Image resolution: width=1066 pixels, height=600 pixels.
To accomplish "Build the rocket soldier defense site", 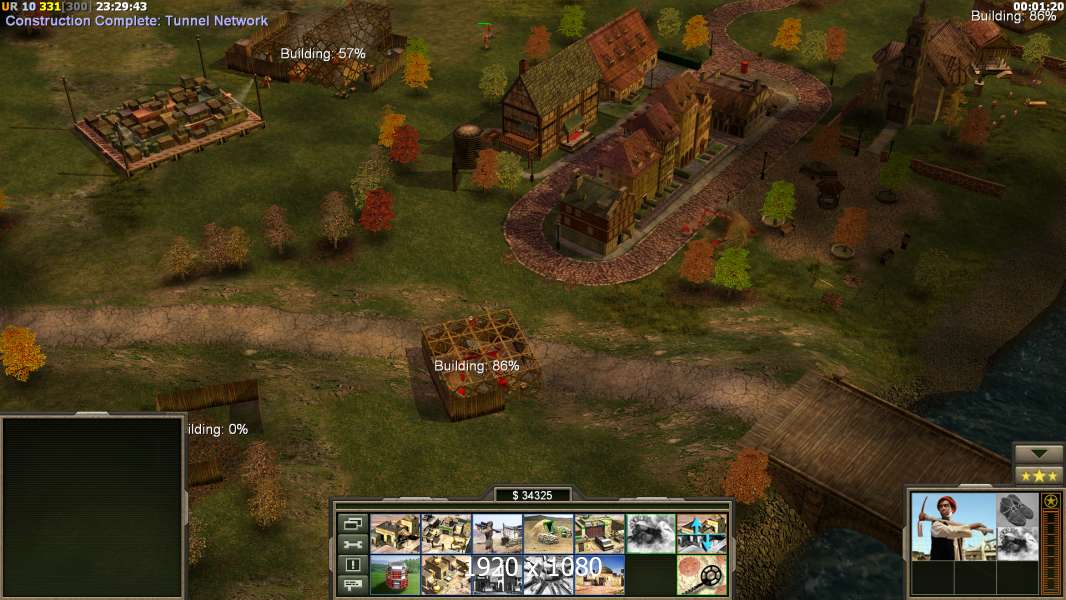I will coord(497,533).
